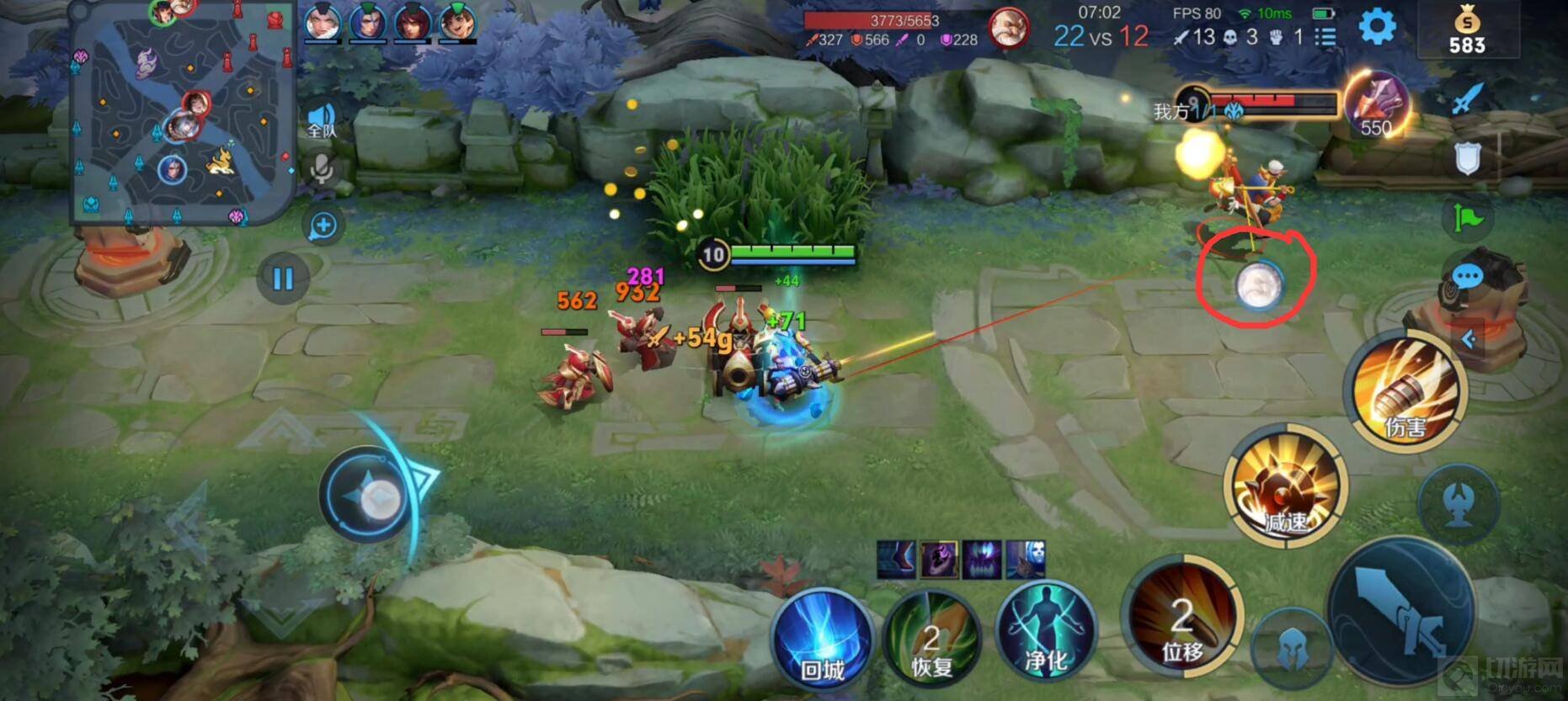The image size is (1568, 701).
Task: Tap the minimap magnifier zoom button
Action: pyautogui.click(x=323, y=225)
